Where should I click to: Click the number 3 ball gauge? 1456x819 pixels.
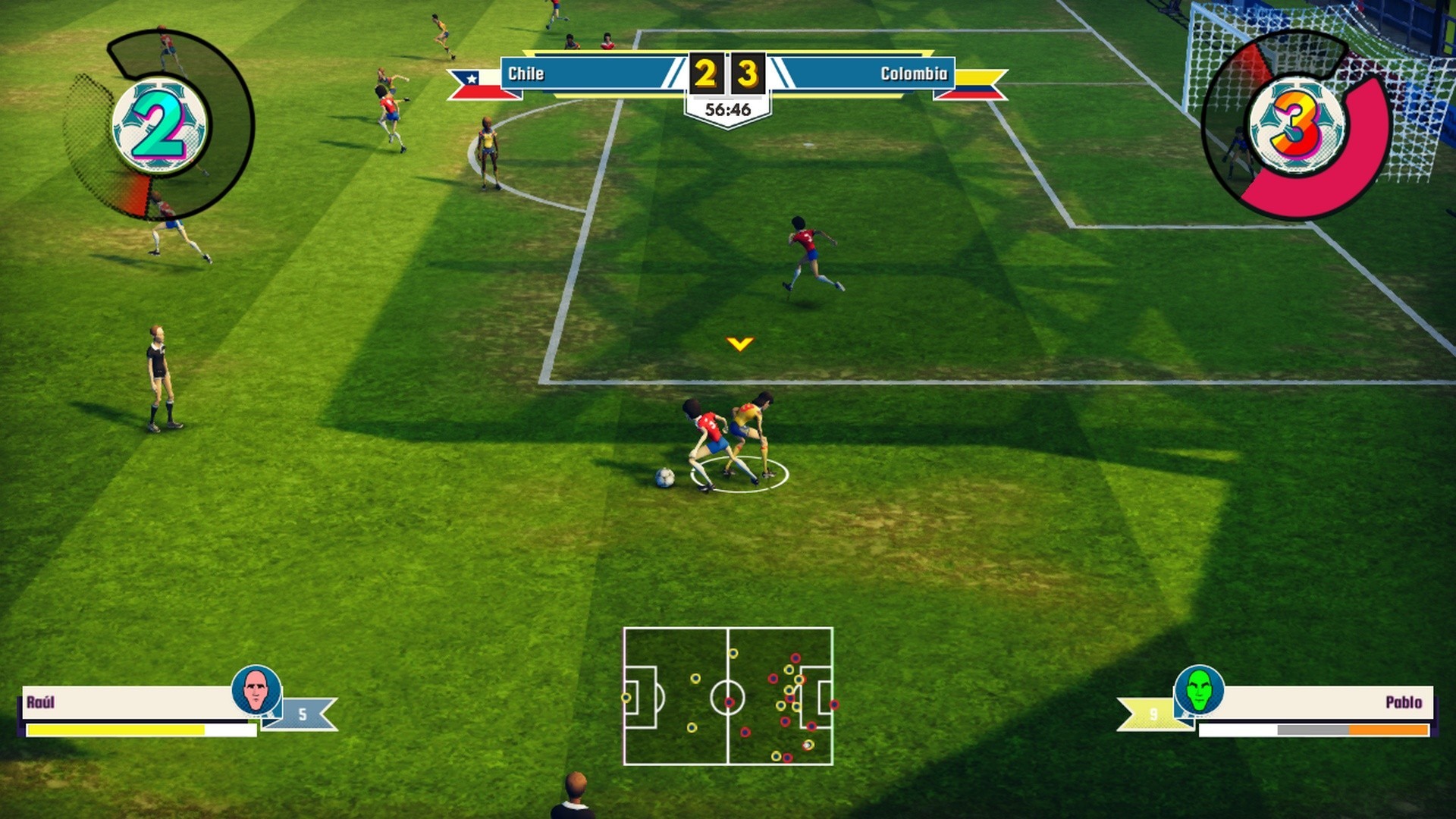point(1295,126)
